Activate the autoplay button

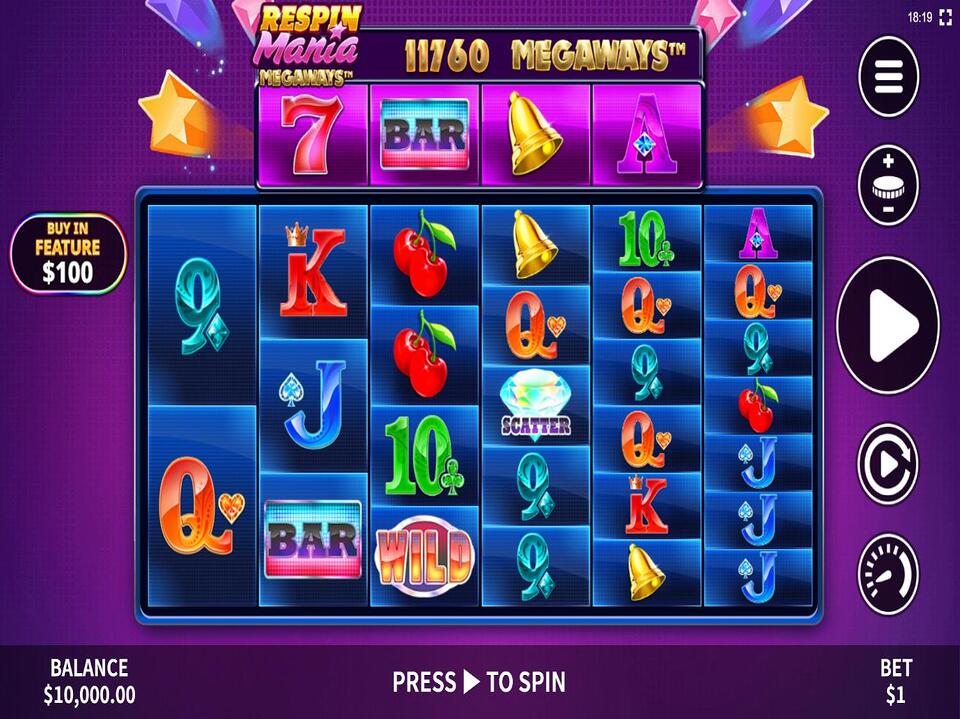(x=888, y=464)
